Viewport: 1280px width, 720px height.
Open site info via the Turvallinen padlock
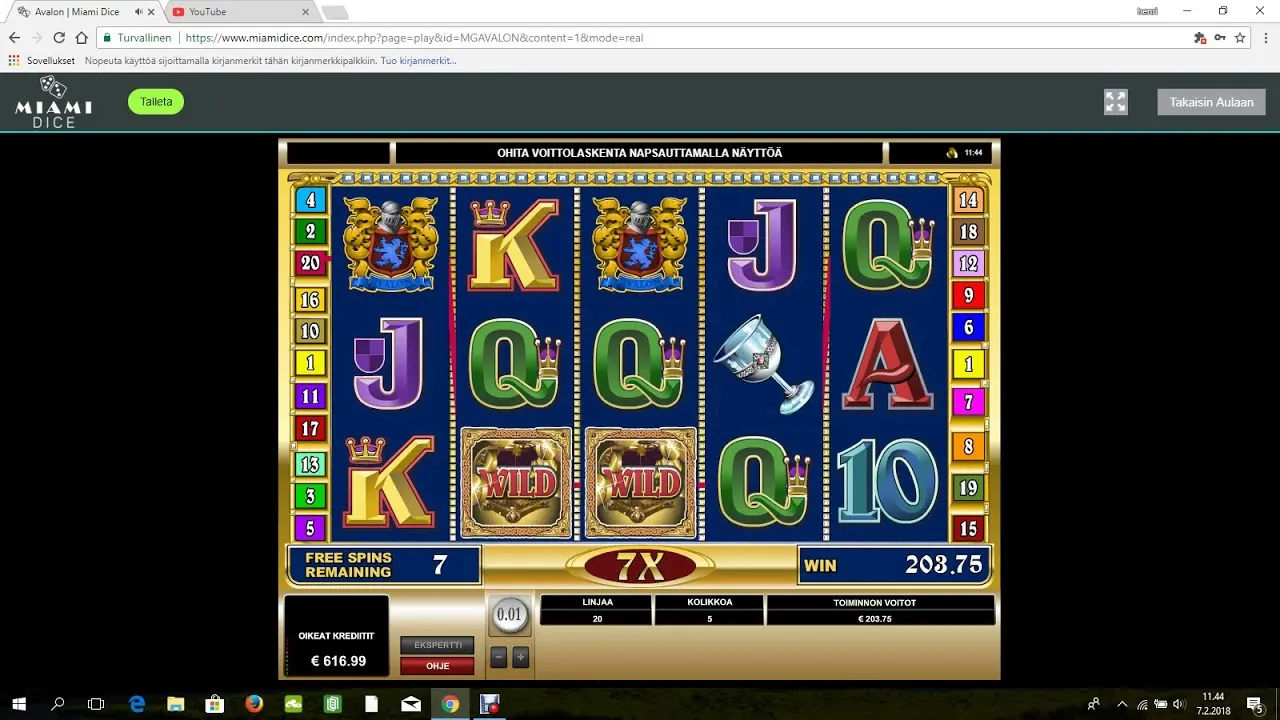click(106, 37)
